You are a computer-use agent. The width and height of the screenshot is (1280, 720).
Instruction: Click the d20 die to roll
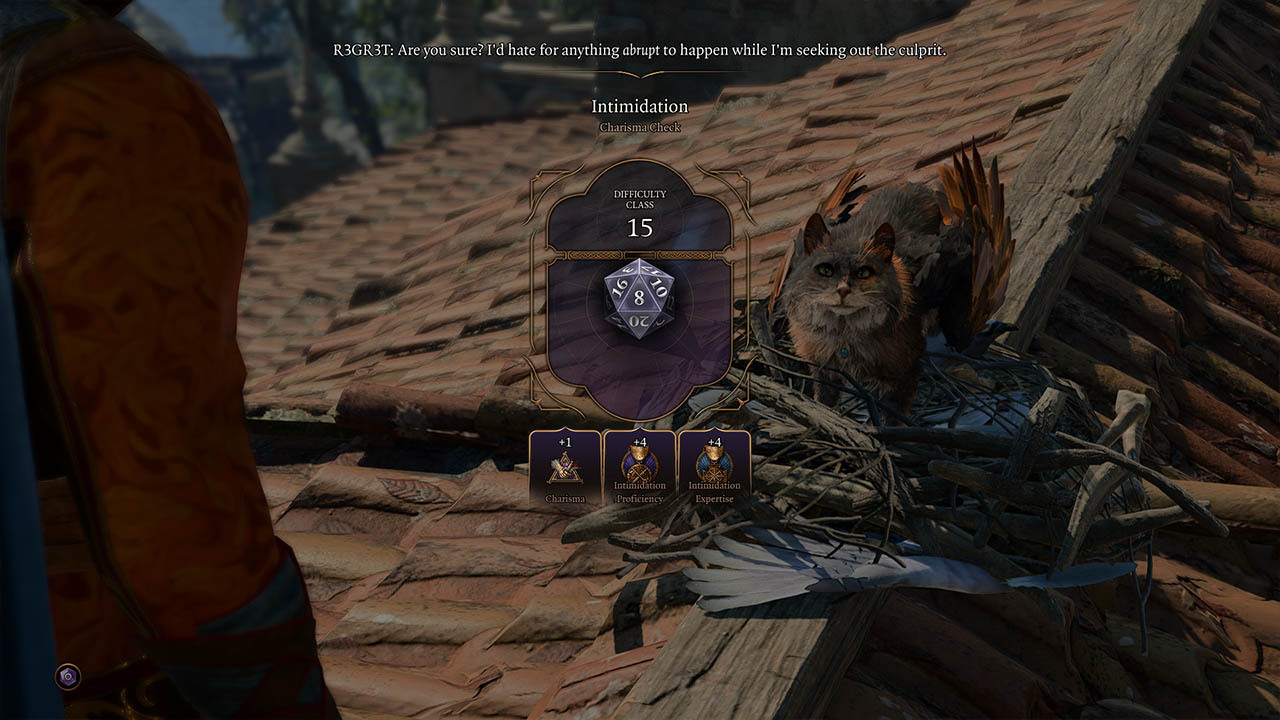(639, 298)
